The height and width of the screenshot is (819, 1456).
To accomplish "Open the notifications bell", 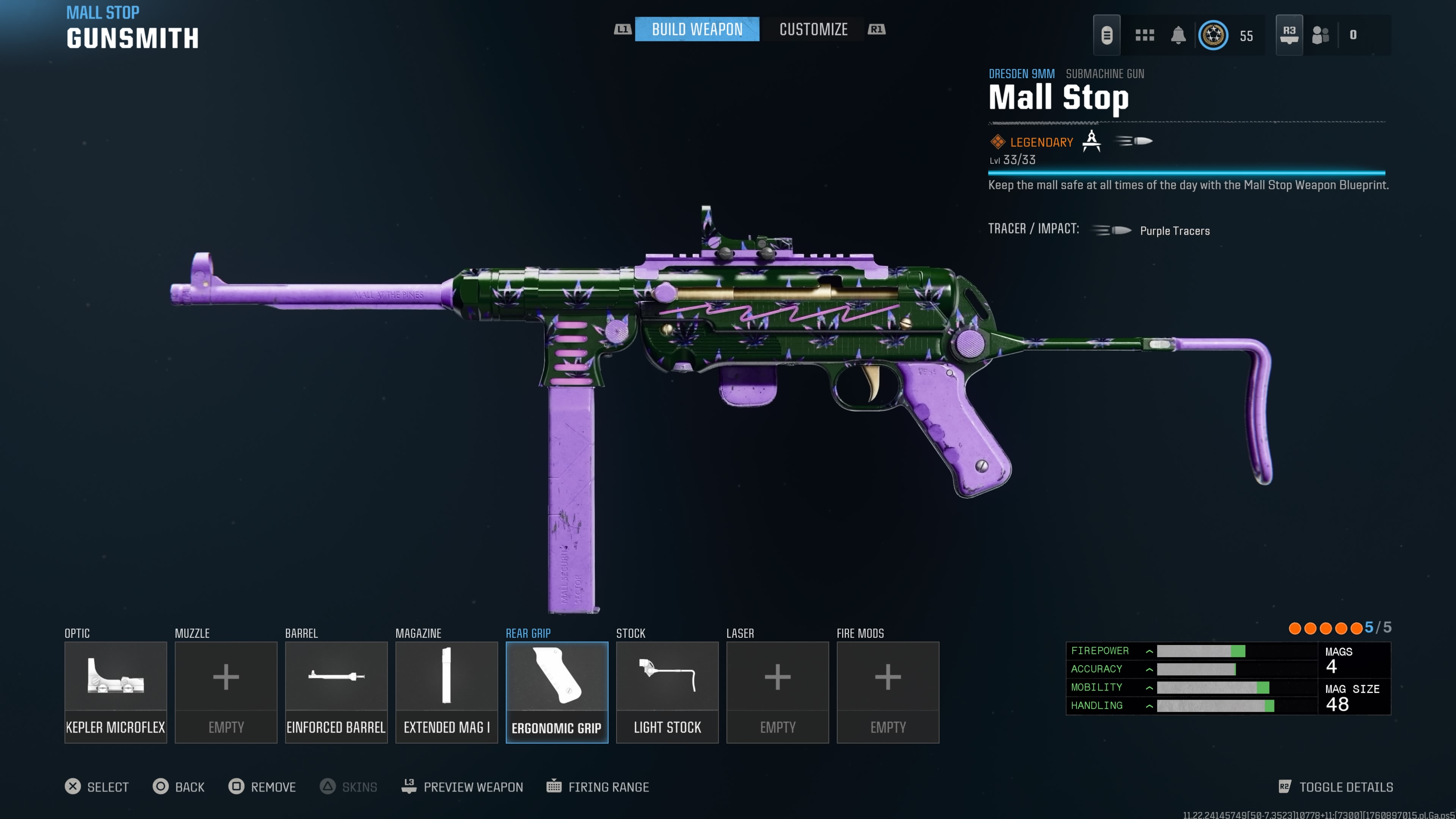I will click(x=1178, y=35).
